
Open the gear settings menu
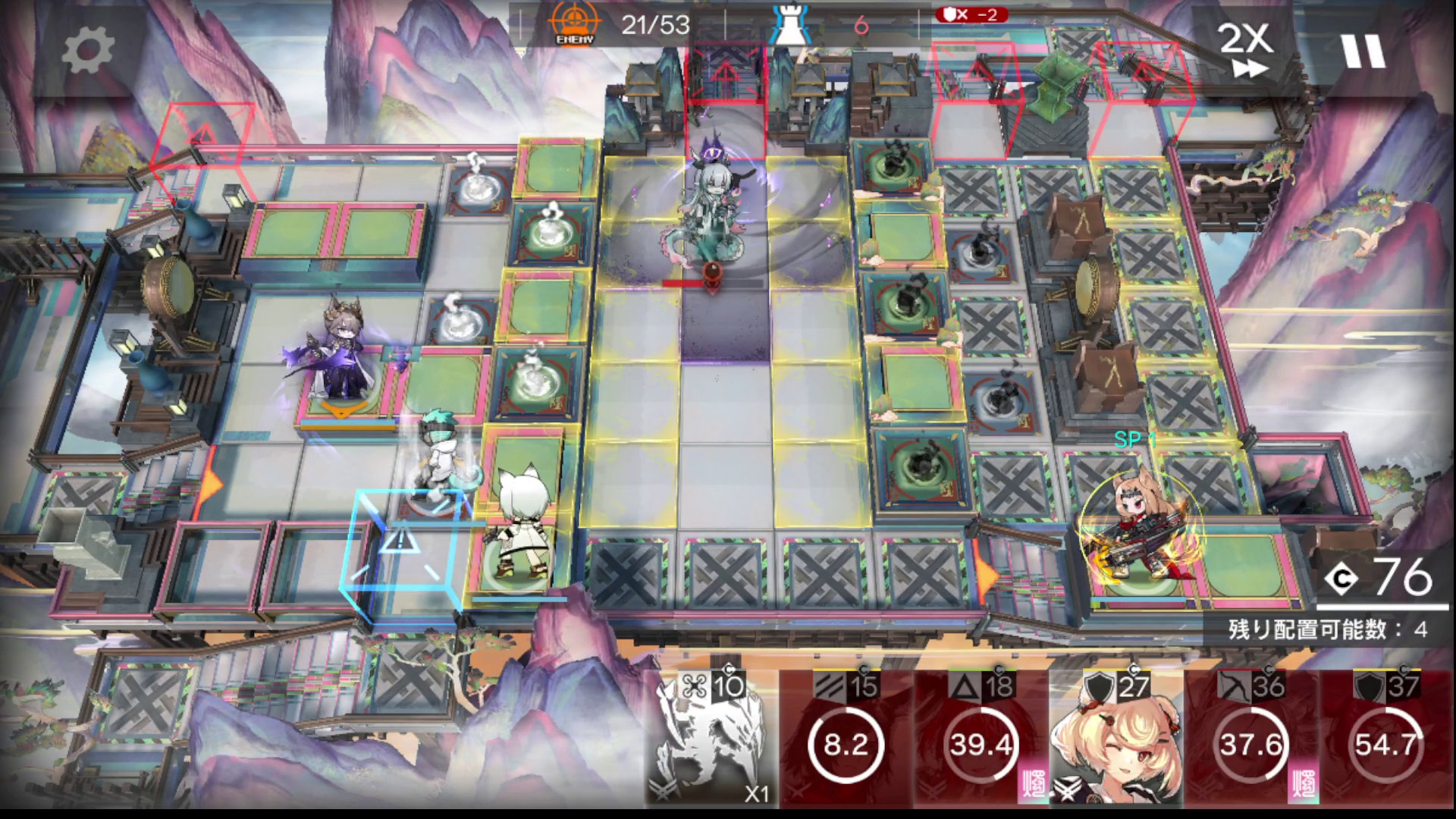tap(87, 50)
